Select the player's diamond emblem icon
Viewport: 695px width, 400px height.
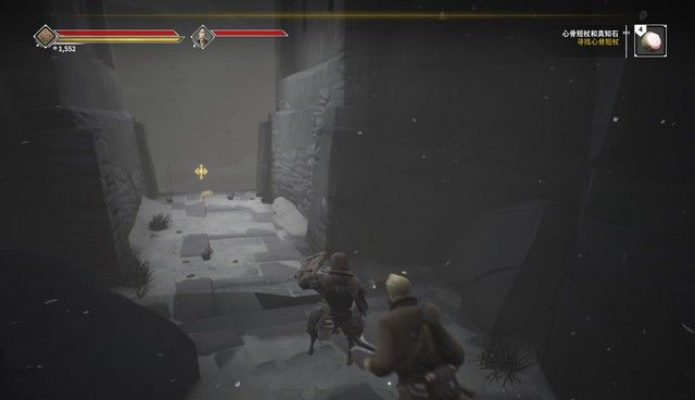45,37
